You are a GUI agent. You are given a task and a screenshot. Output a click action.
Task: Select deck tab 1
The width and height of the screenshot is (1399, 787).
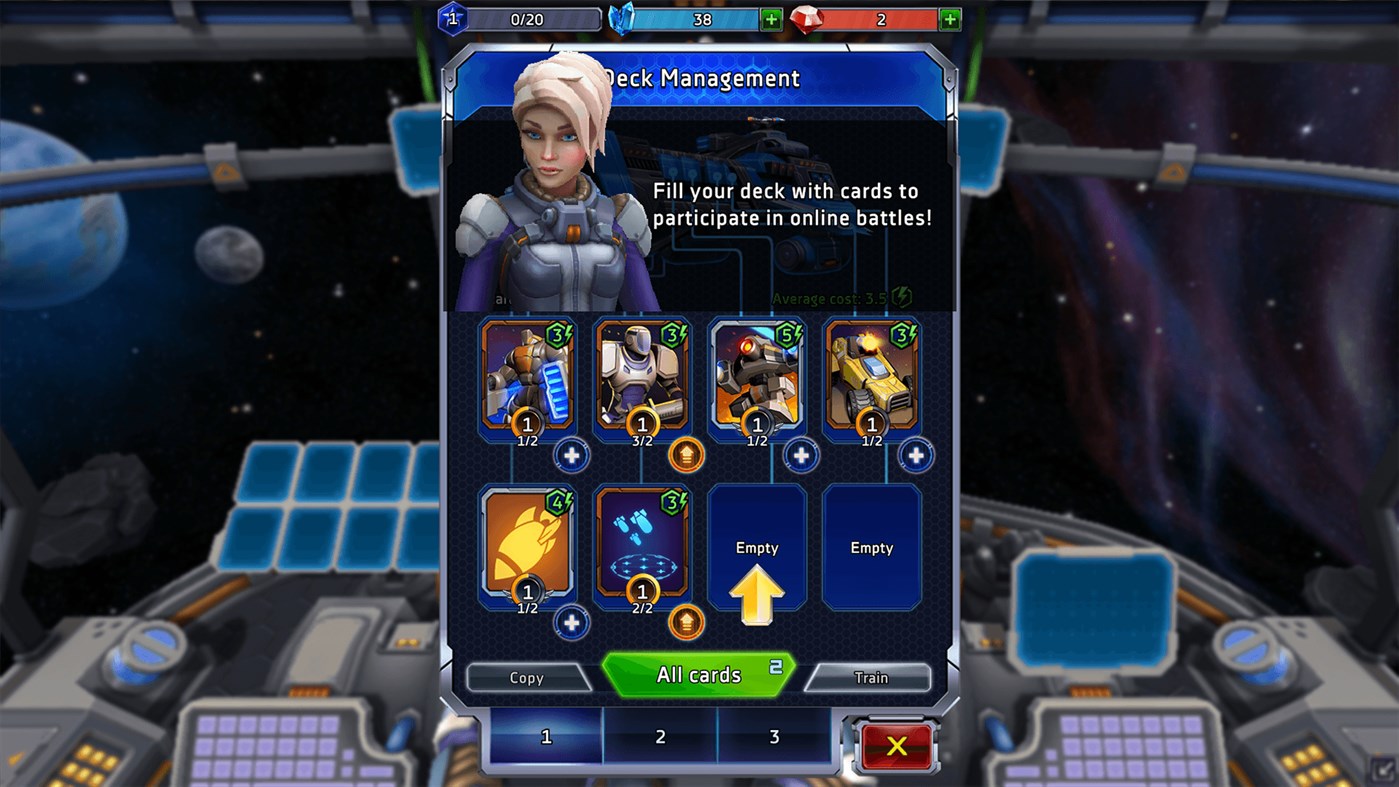546,737
